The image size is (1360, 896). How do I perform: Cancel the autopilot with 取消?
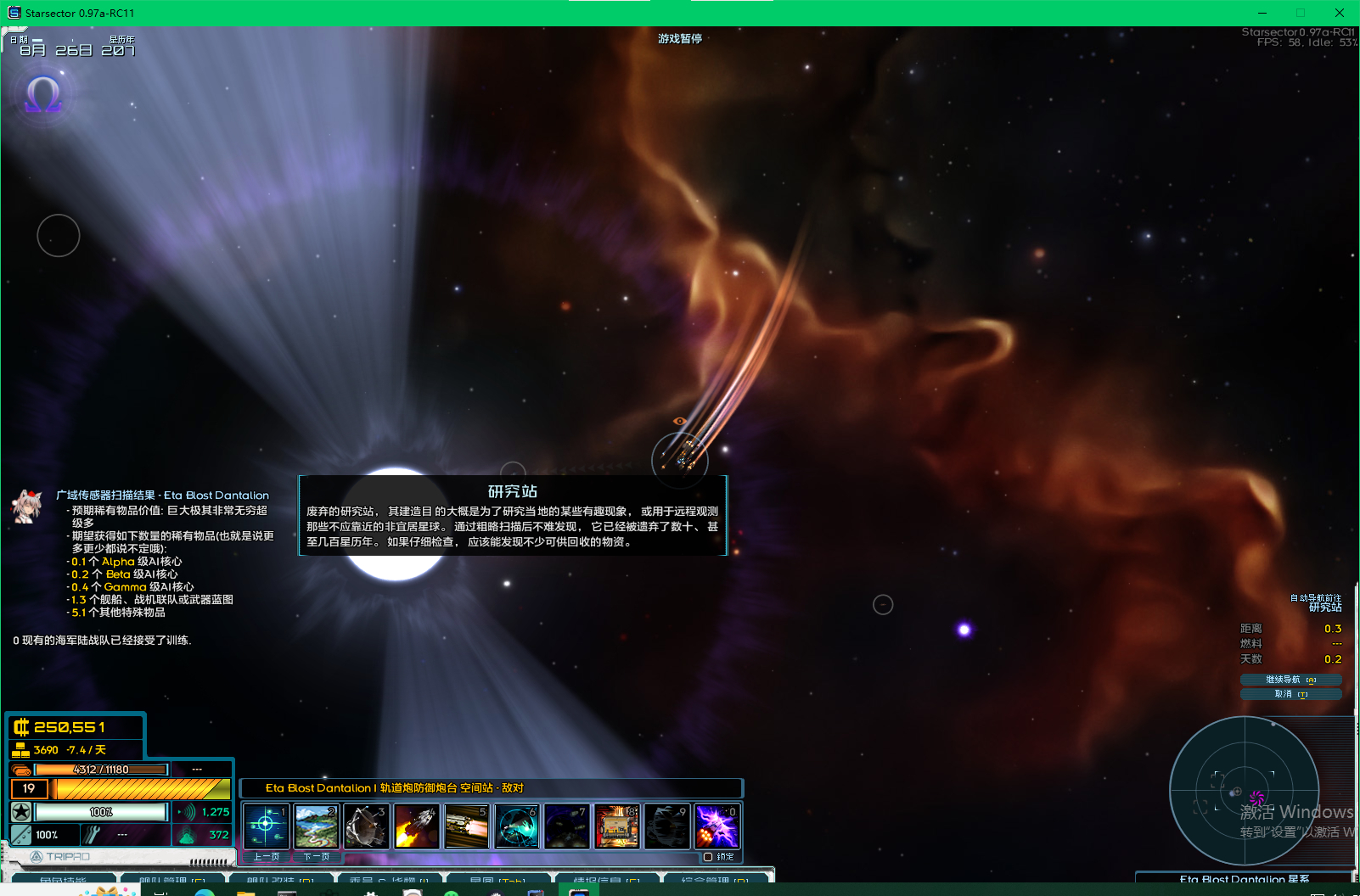1290,694
